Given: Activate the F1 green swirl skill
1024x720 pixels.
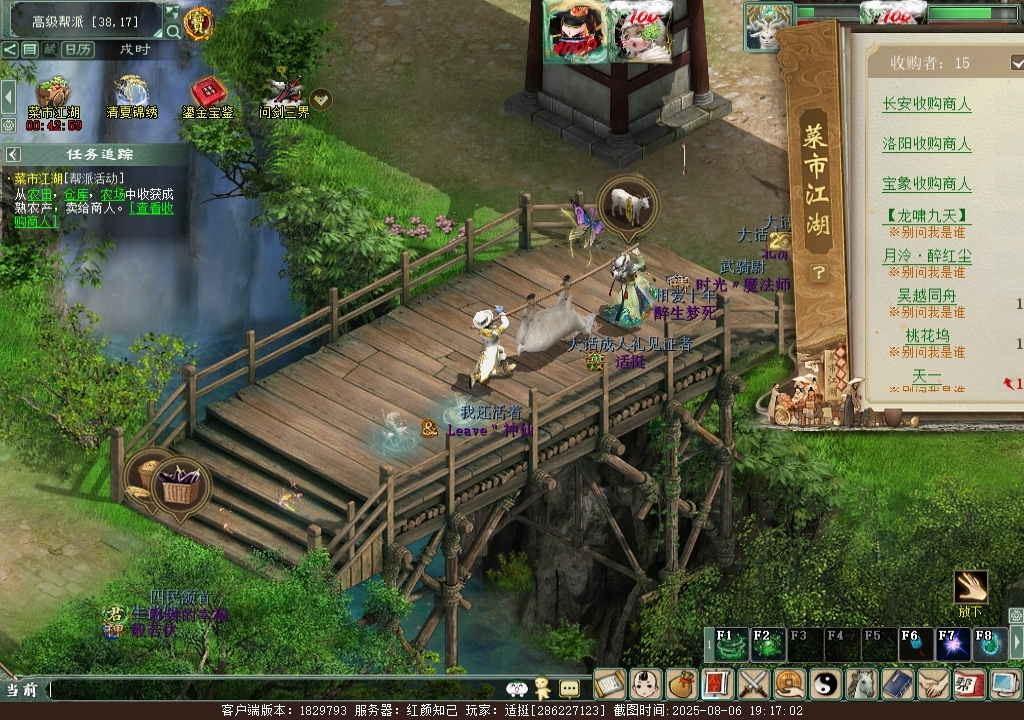Looking at the screenshot, I should click(730, 645).
